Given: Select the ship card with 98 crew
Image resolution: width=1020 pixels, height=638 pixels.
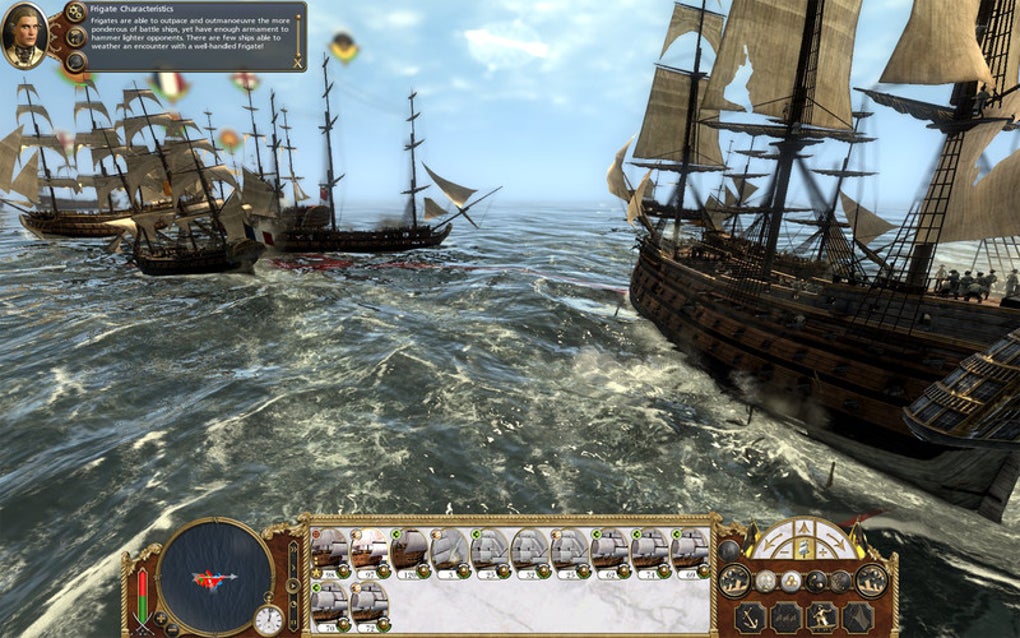Looking at the screenshot, I should pyautogui.click(x=330, y=553).
